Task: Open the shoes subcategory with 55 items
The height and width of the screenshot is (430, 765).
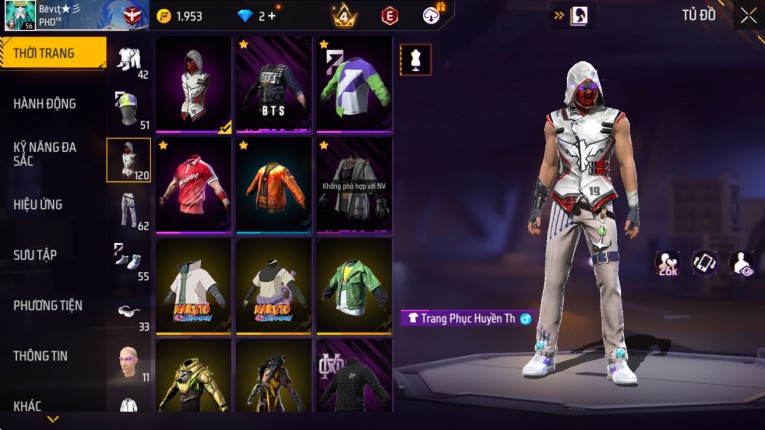Action: (129, 260)
